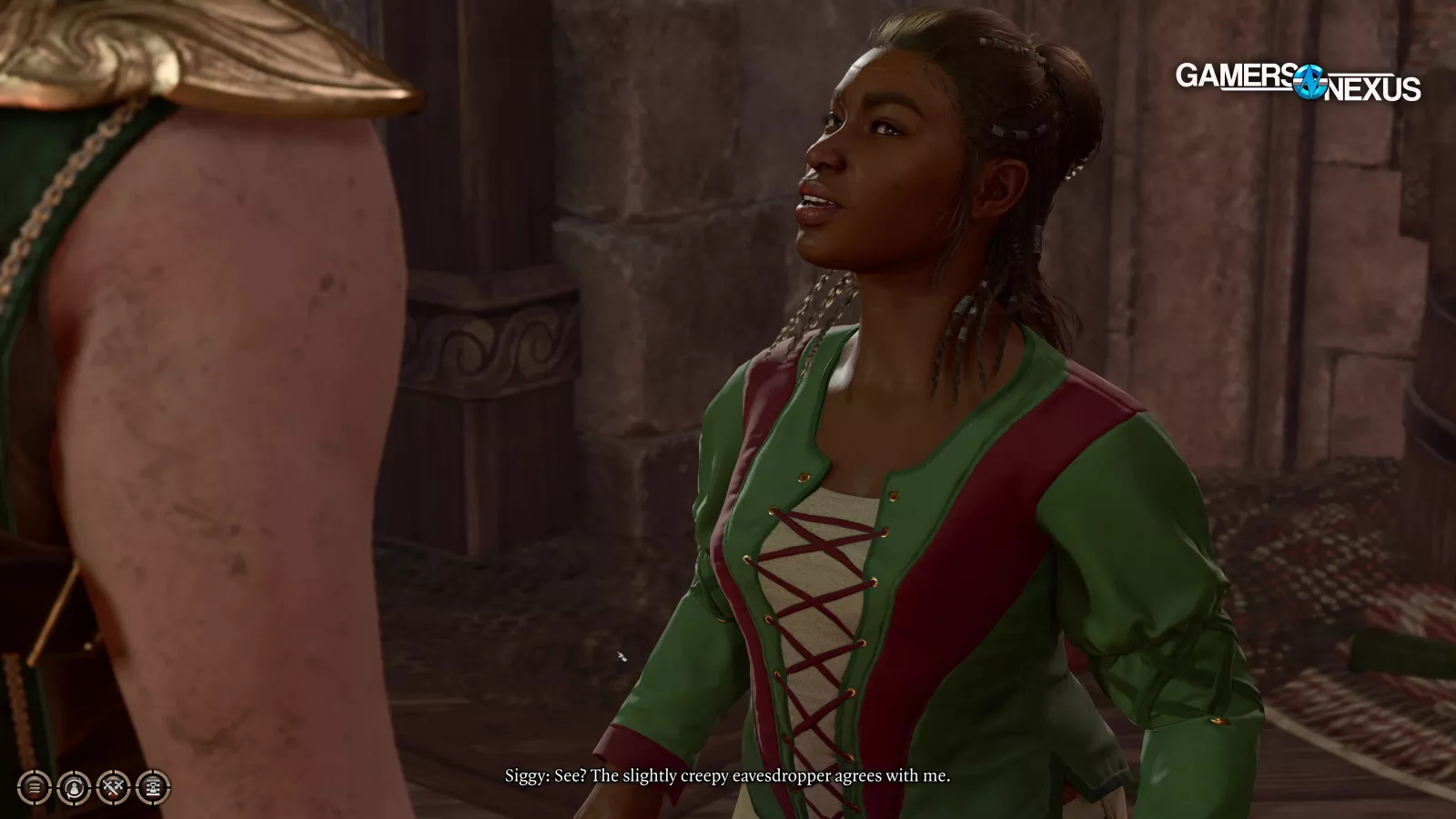Open the three-line menu button
Screen dimensions: 1456x819
[x=35, y=787]
